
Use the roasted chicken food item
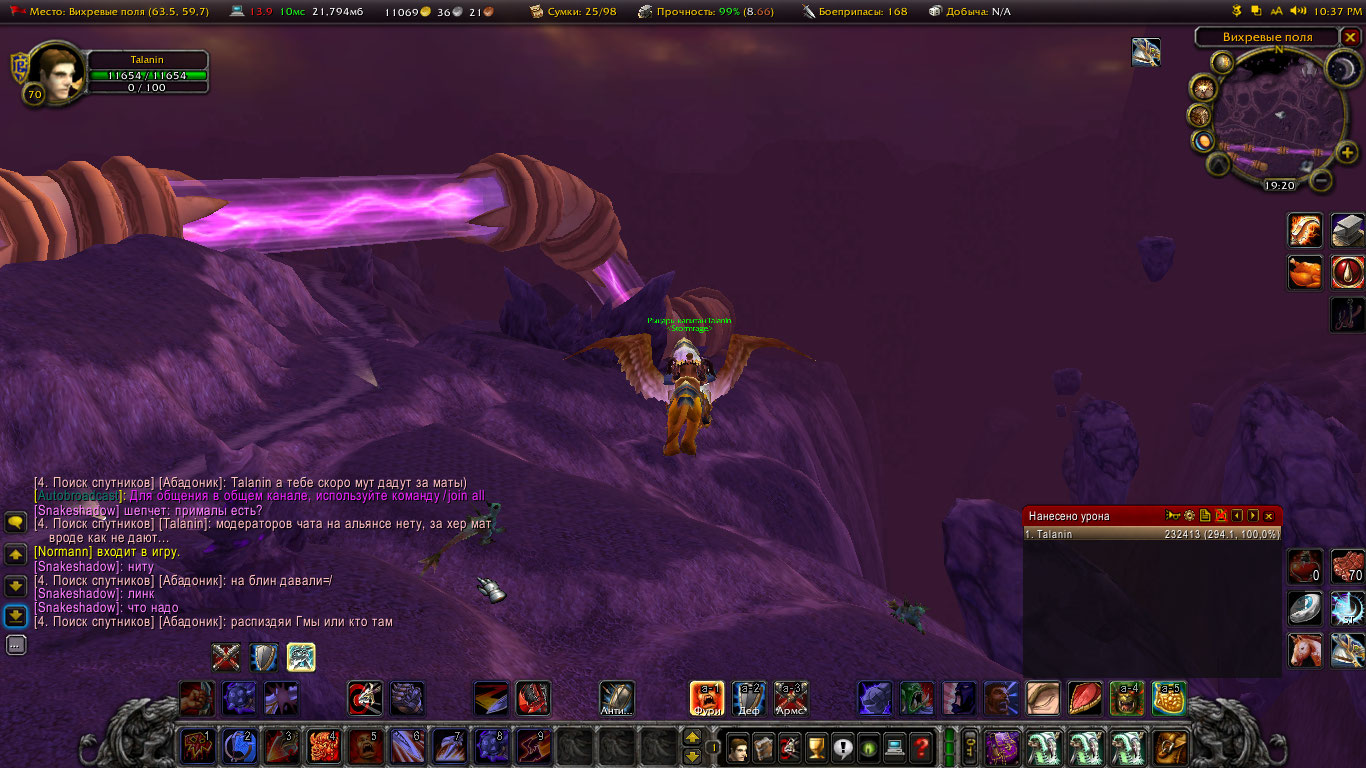1304,272
